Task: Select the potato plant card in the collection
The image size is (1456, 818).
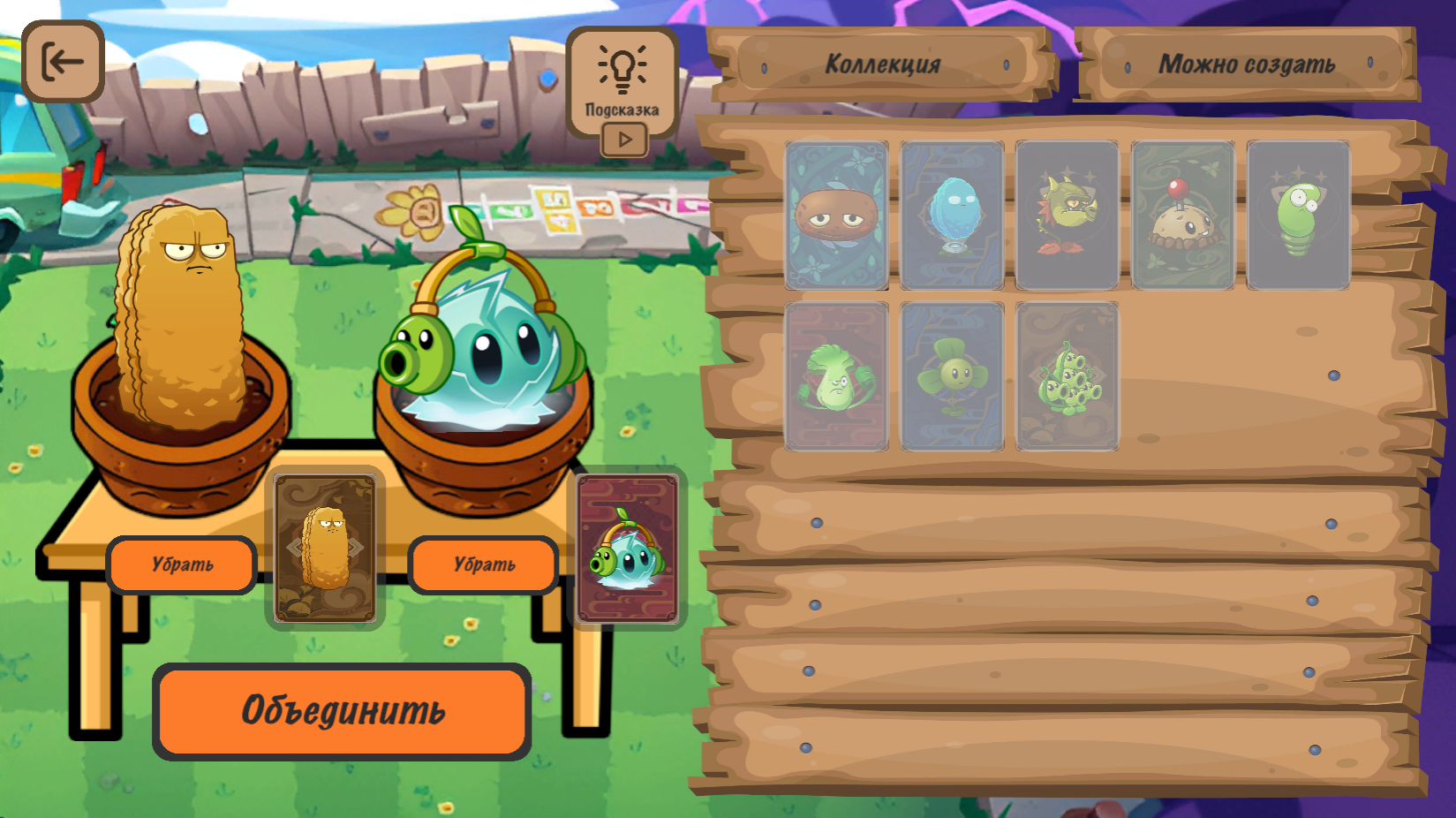Action: coord(835,215)
